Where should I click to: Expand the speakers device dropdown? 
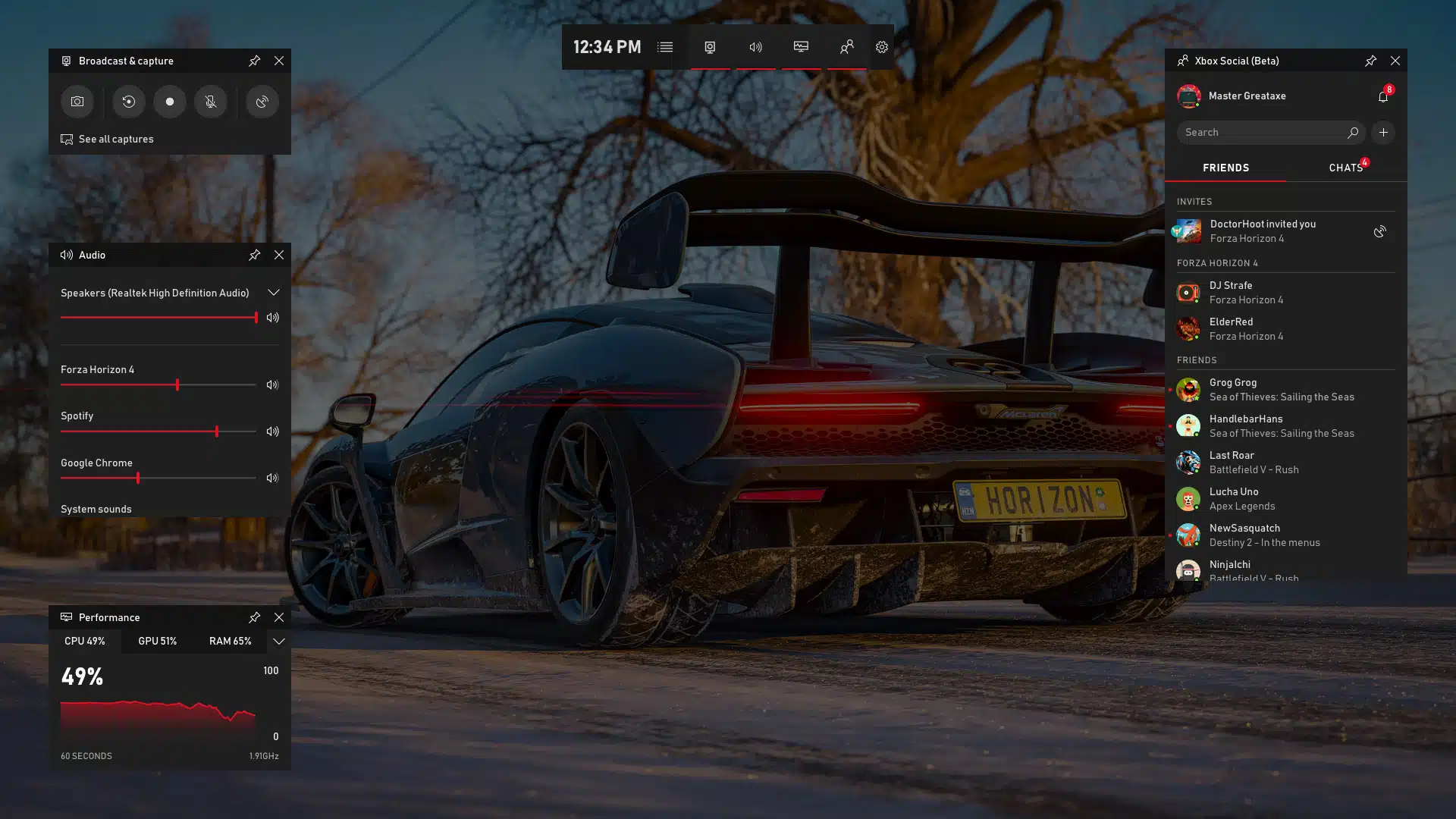[274, 292]
